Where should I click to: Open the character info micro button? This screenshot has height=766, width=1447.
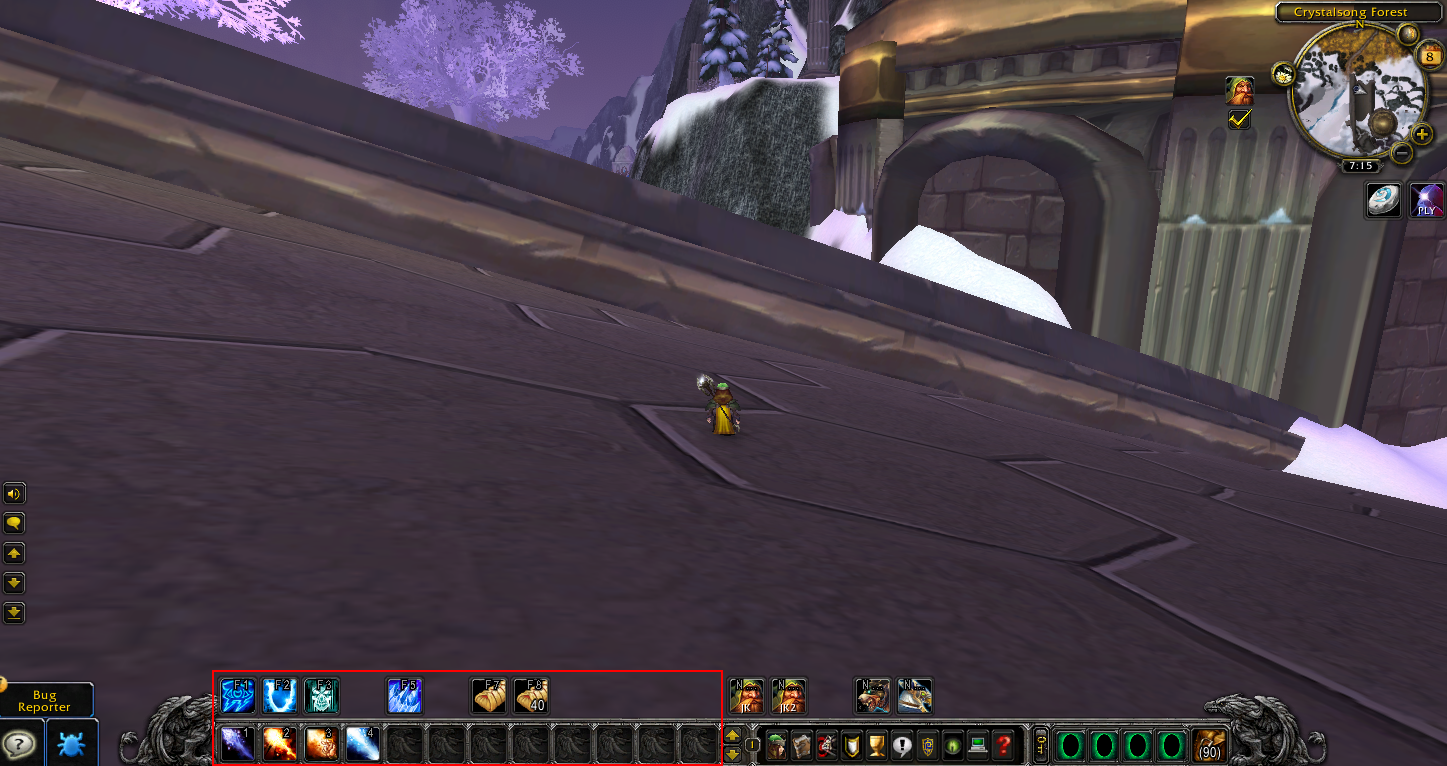(x=777, y=745)
